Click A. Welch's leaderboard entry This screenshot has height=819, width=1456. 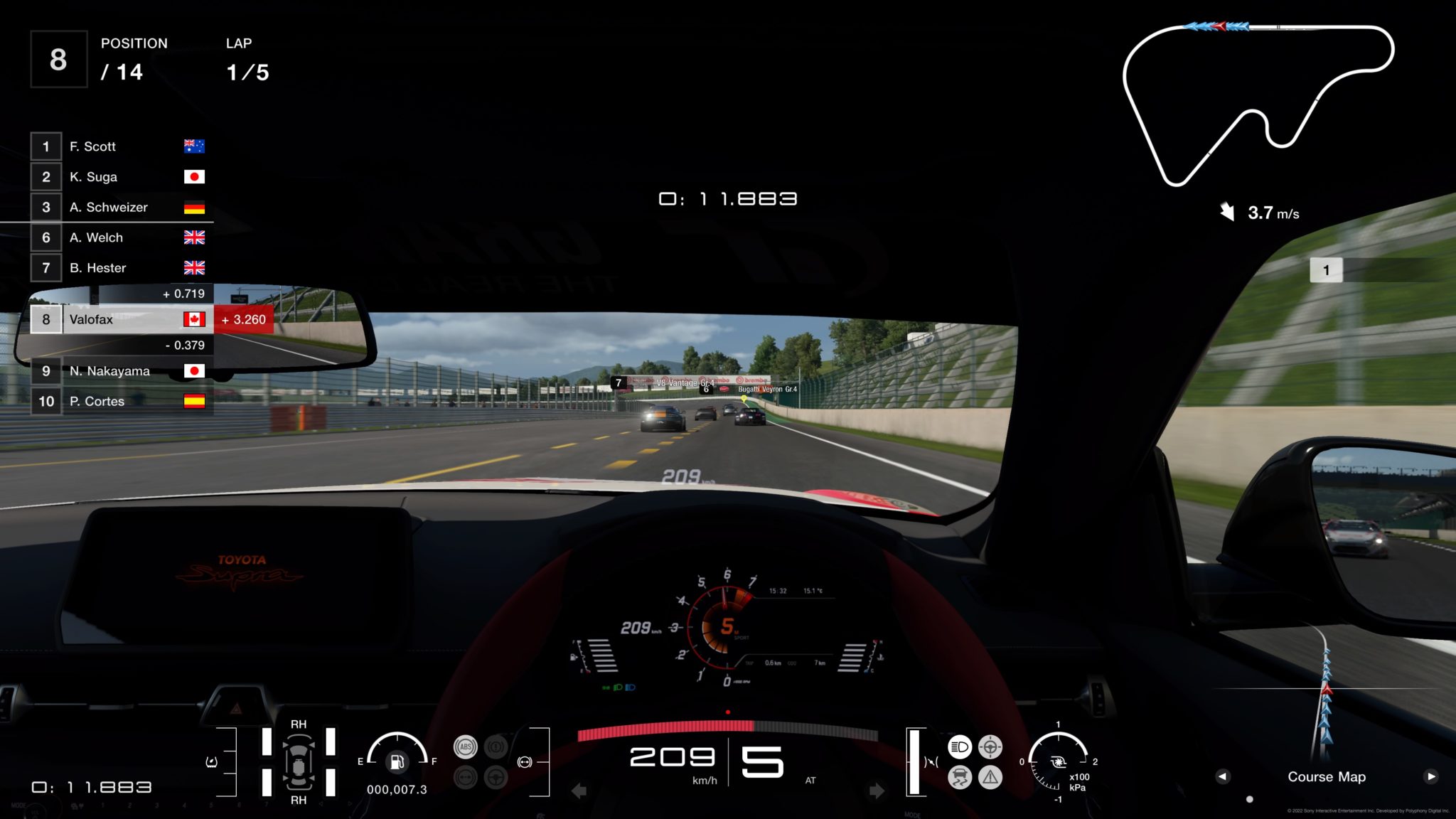[x=118, y=237]
